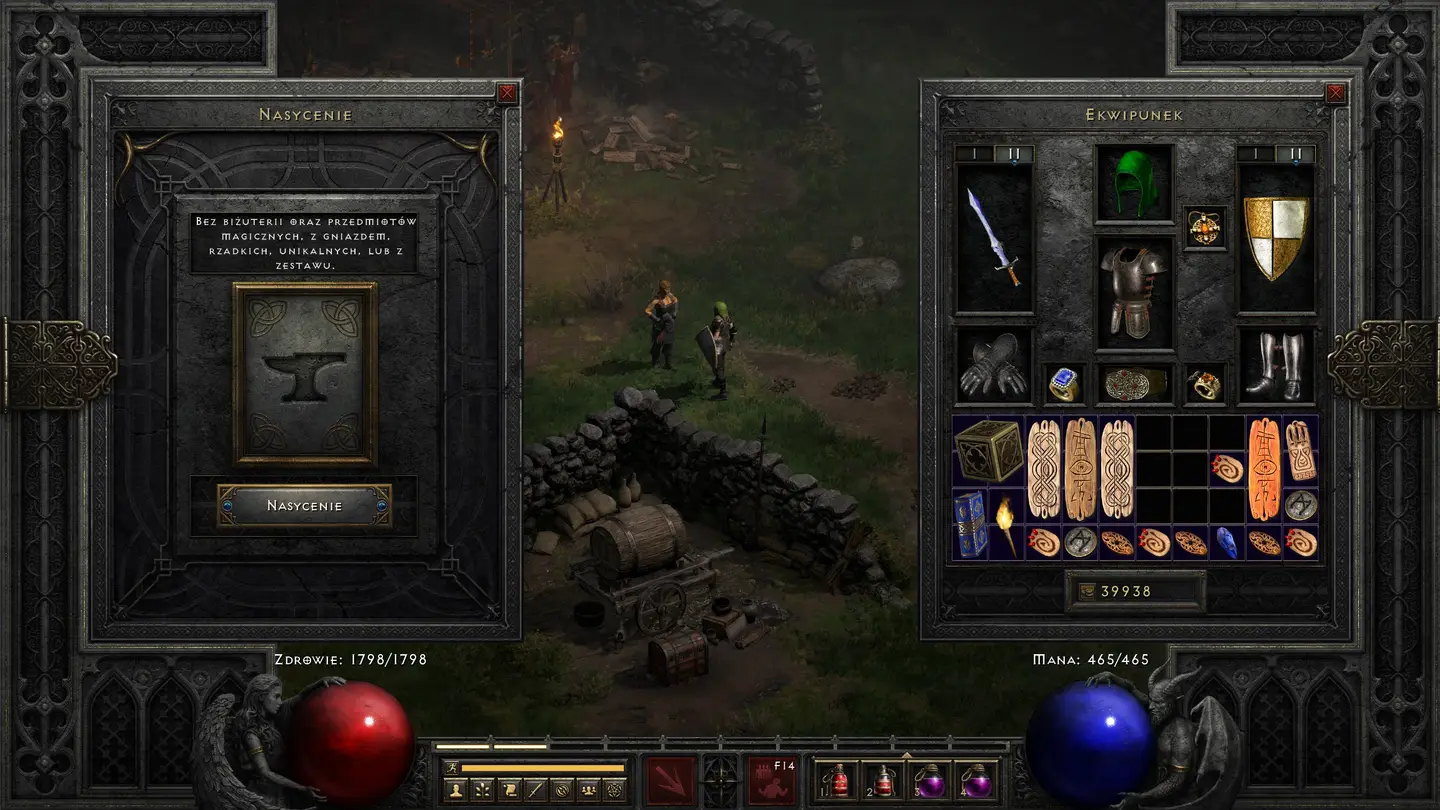Viewport: 1440px width, 810px height.
Task: Select the torch item in inventory
Action: [1006, 523]
